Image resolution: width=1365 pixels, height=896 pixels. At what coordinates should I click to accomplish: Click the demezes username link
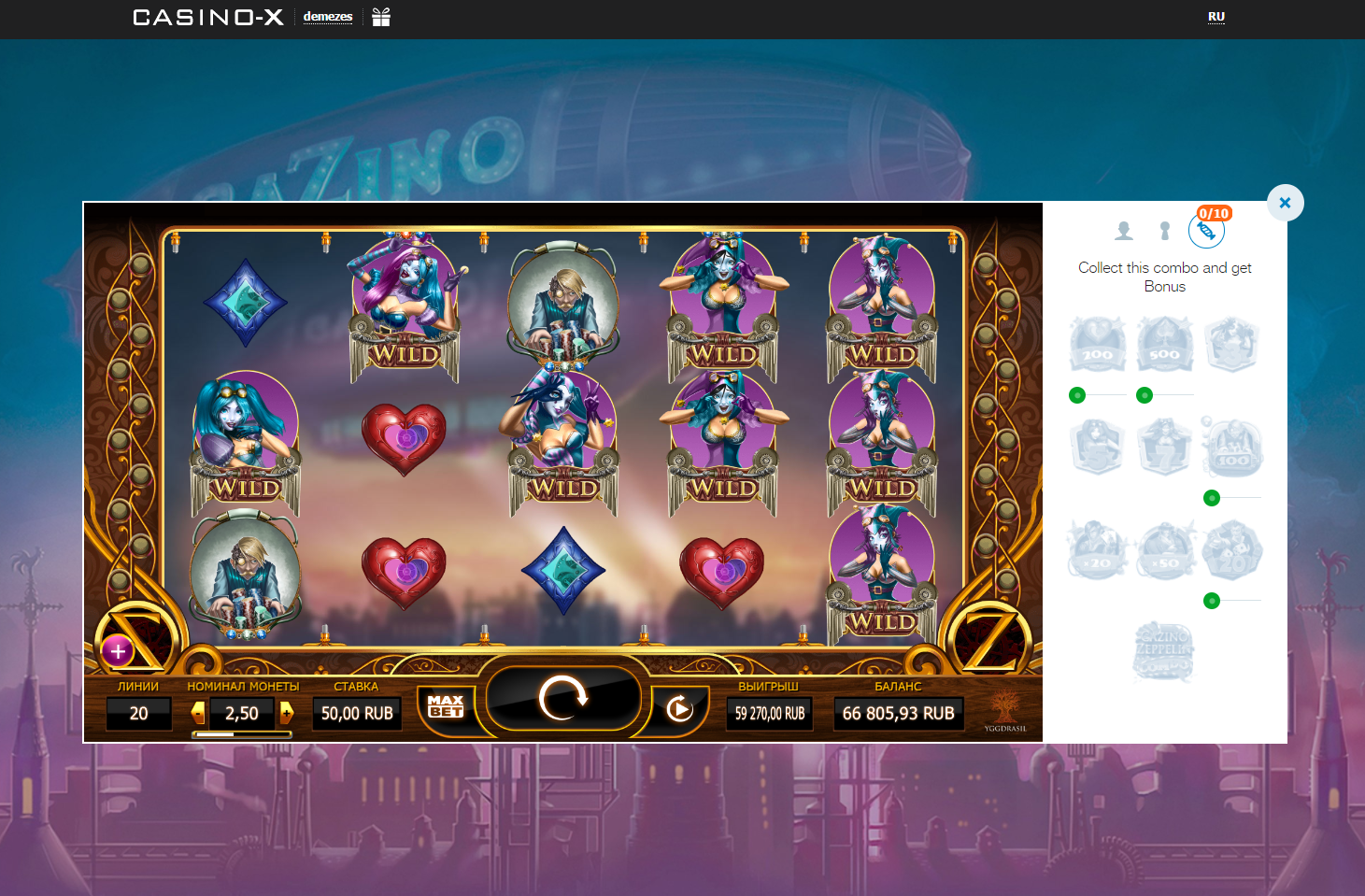(326, 16)
